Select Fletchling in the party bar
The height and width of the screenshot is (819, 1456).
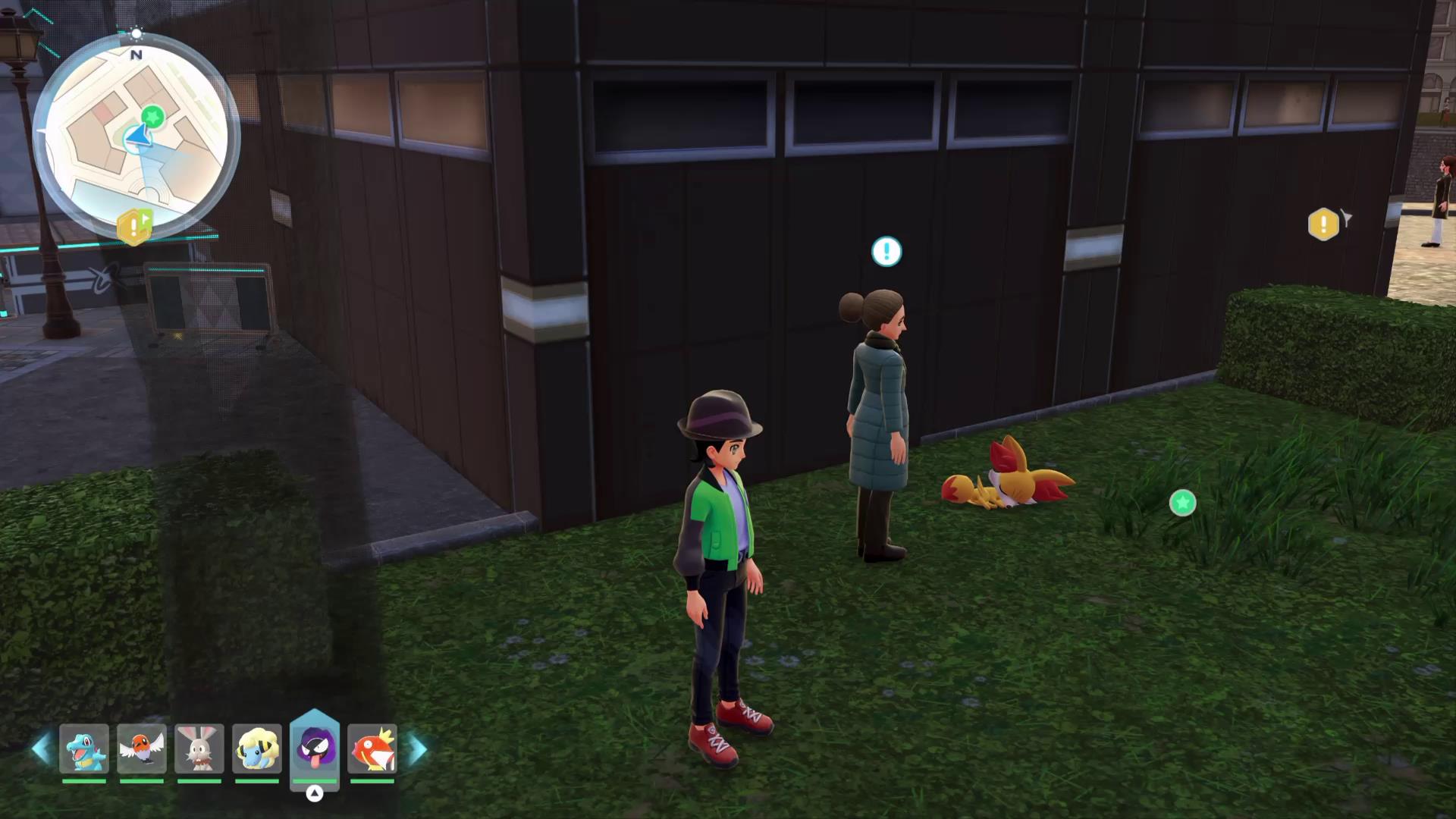pos(142,748)
